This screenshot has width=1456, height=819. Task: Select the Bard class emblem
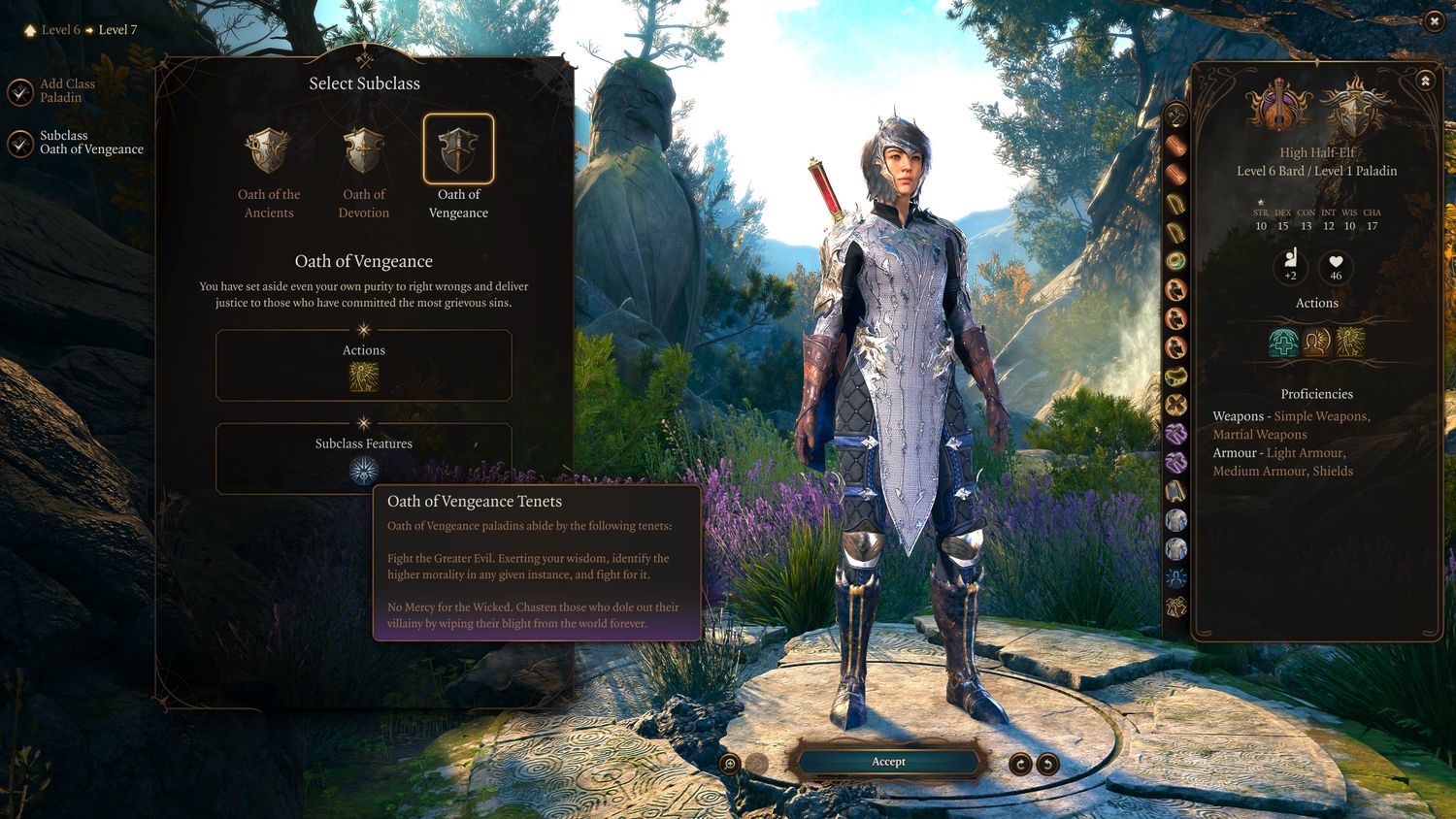tap(1280, 107)
